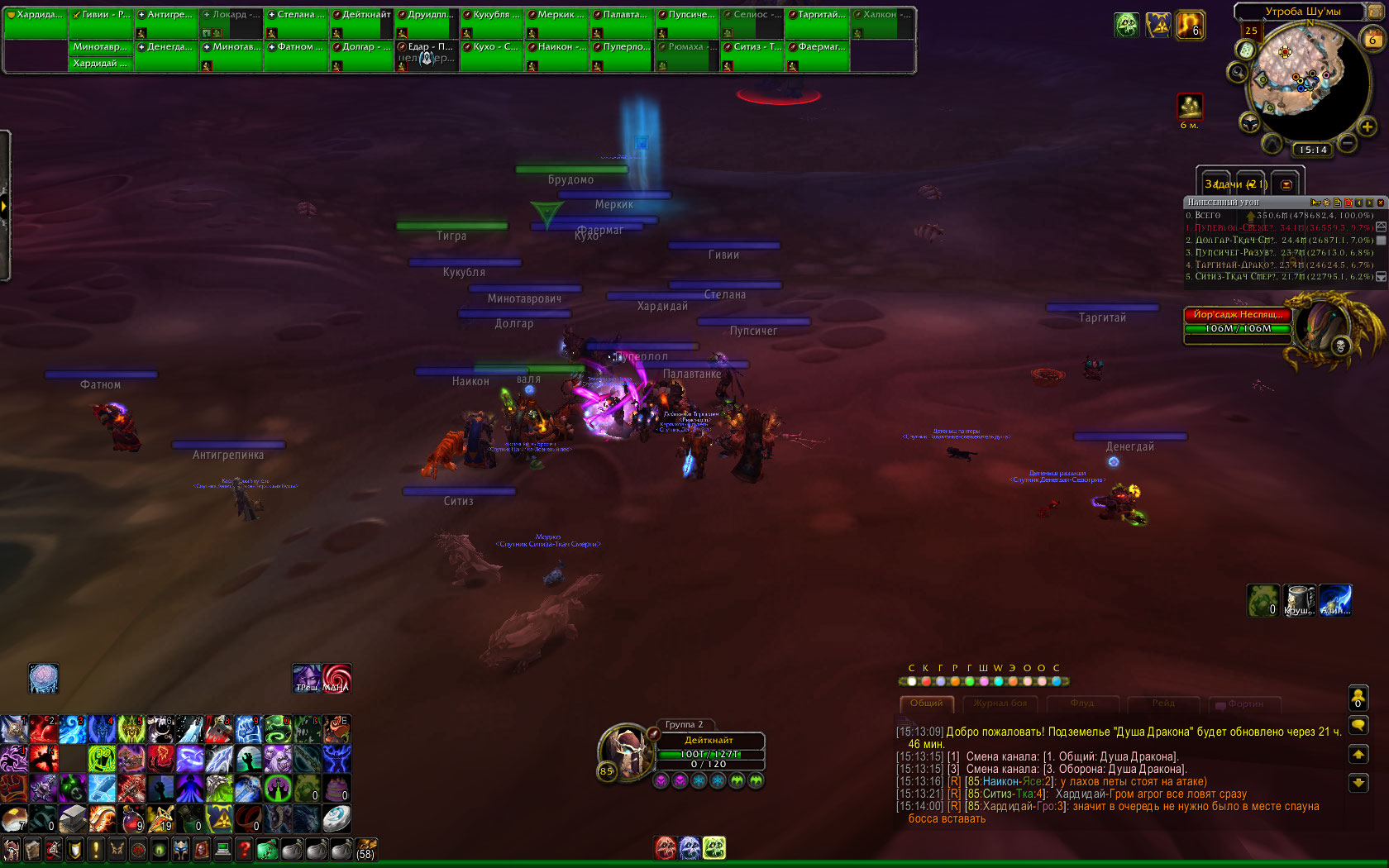
Task: Use the red potion with 9 charges
Action: point(131,818)
